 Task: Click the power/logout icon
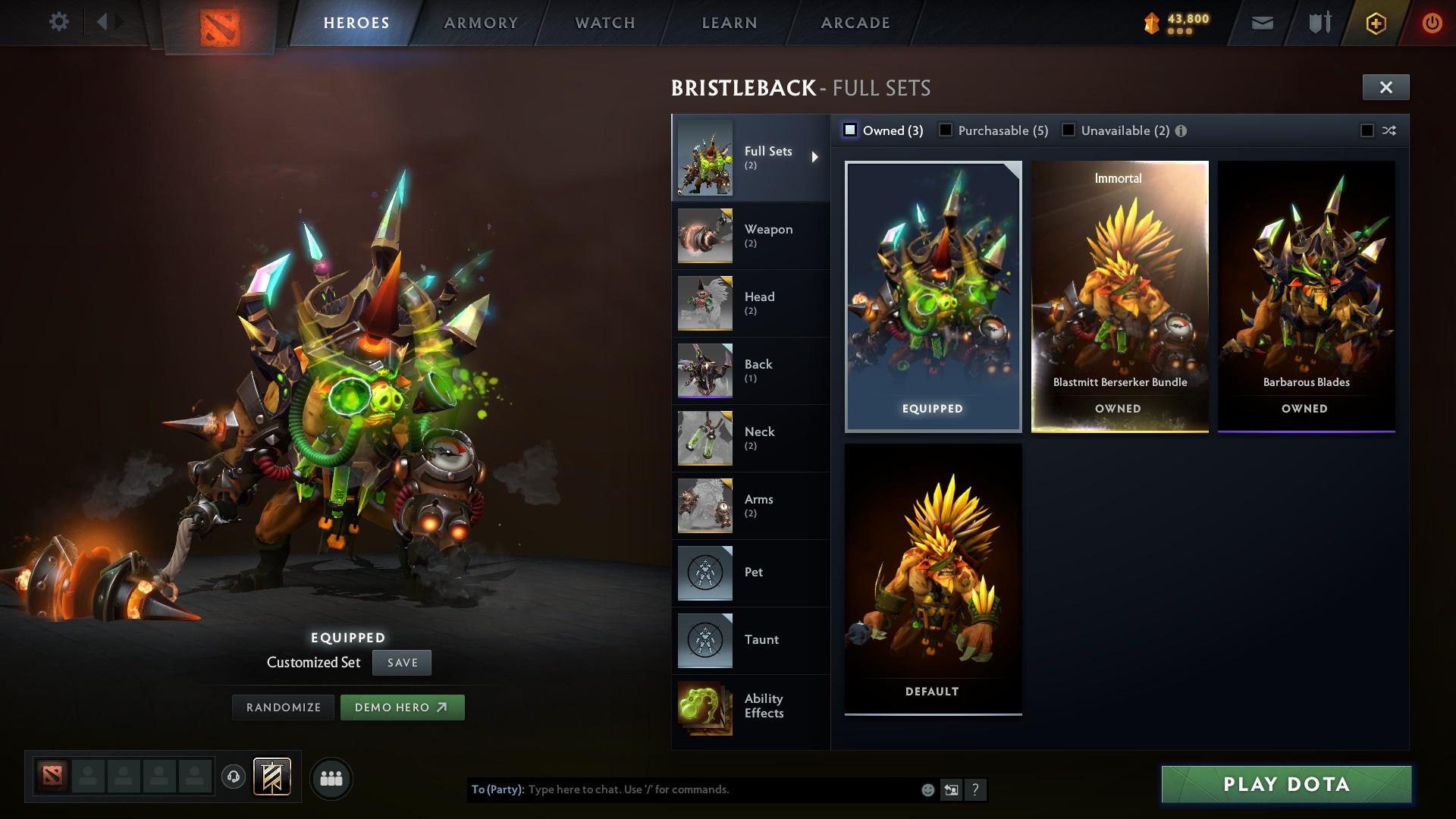[x=1432, y=22]
